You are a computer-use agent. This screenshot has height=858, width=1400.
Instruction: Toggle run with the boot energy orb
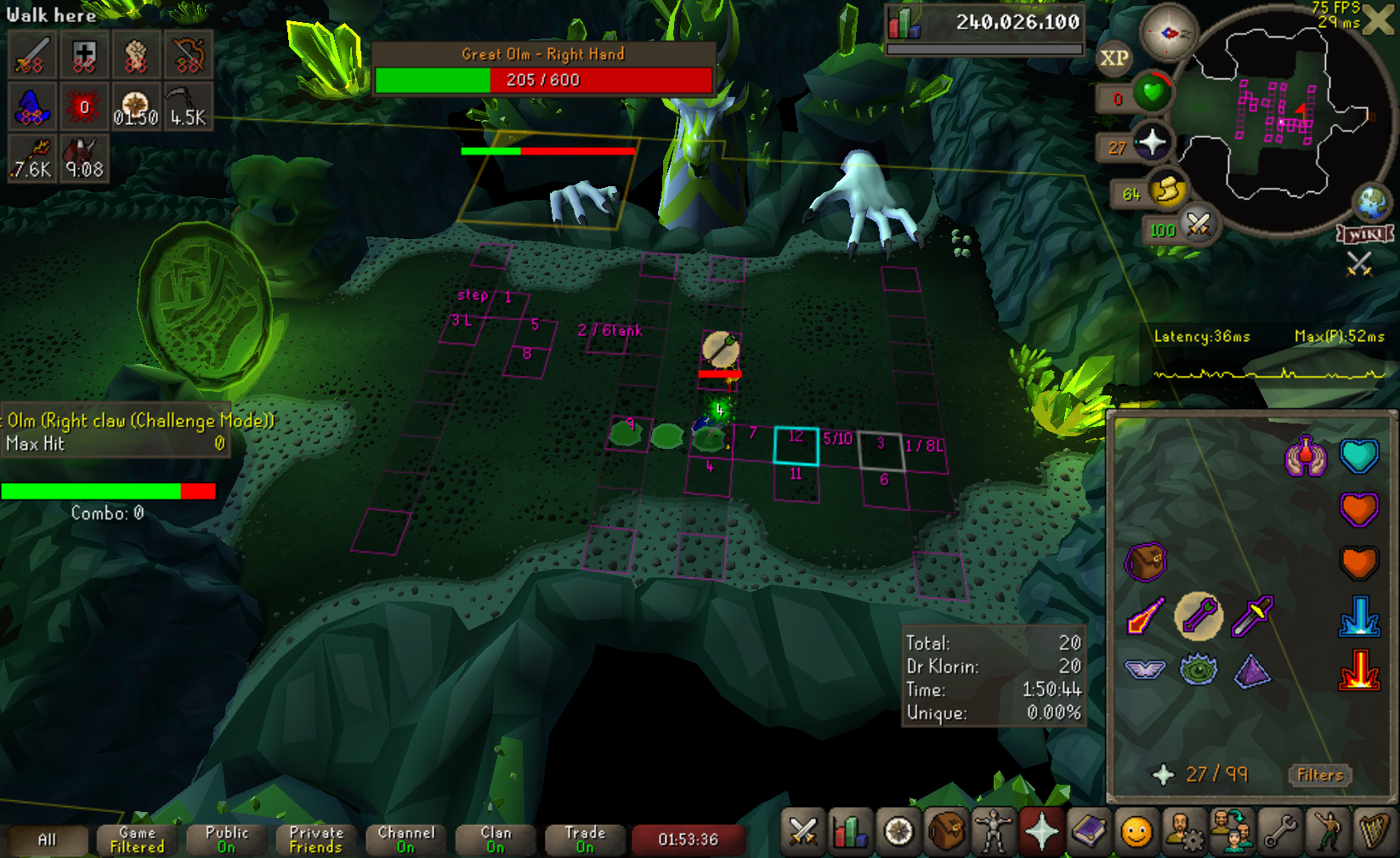click(x=1166, y=190)
